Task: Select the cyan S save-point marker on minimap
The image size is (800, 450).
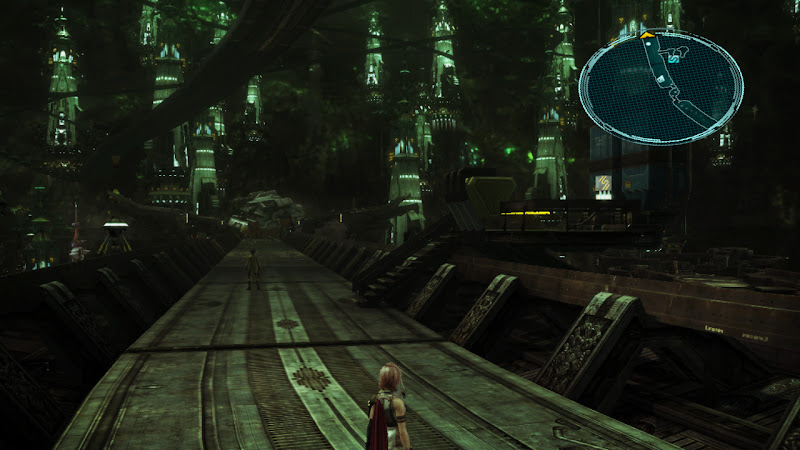Action: point(673,60)
